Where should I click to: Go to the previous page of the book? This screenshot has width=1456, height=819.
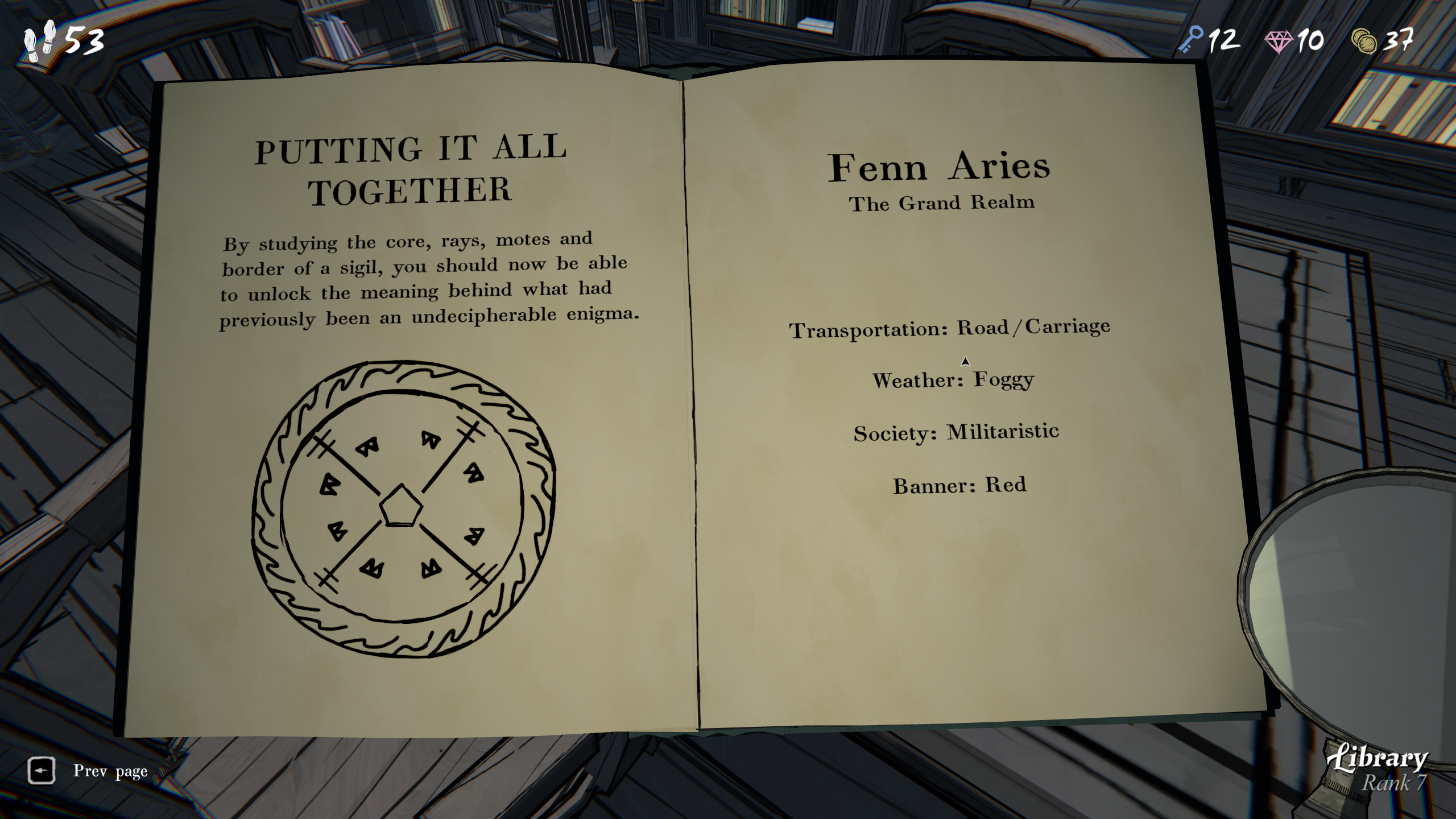coord(42,771)
